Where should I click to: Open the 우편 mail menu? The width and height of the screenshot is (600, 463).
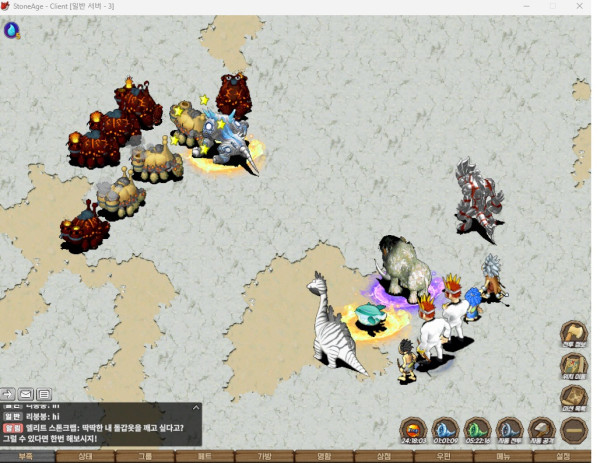[443, 456]
